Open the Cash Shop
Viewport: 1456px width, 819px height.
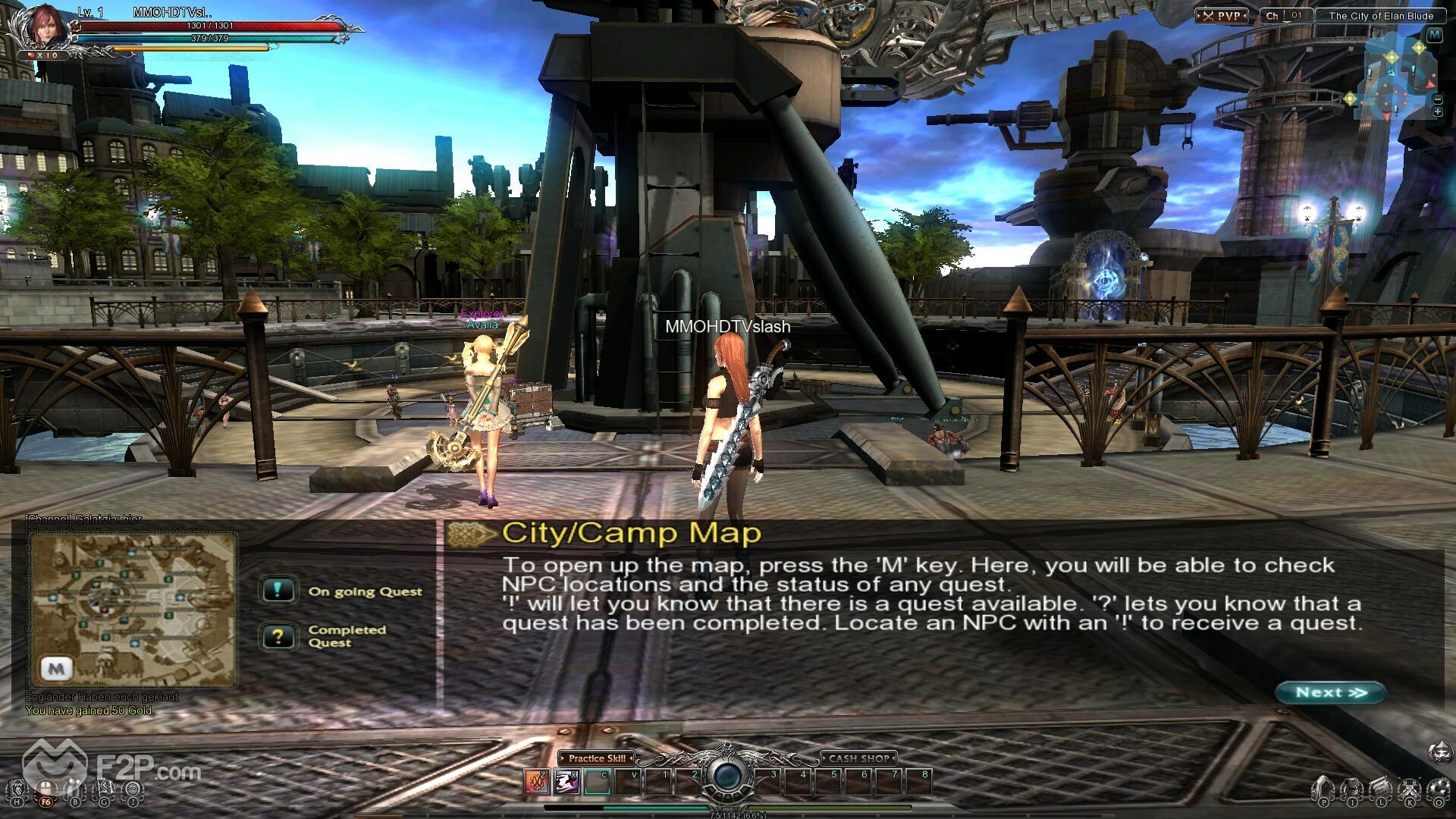858,758
